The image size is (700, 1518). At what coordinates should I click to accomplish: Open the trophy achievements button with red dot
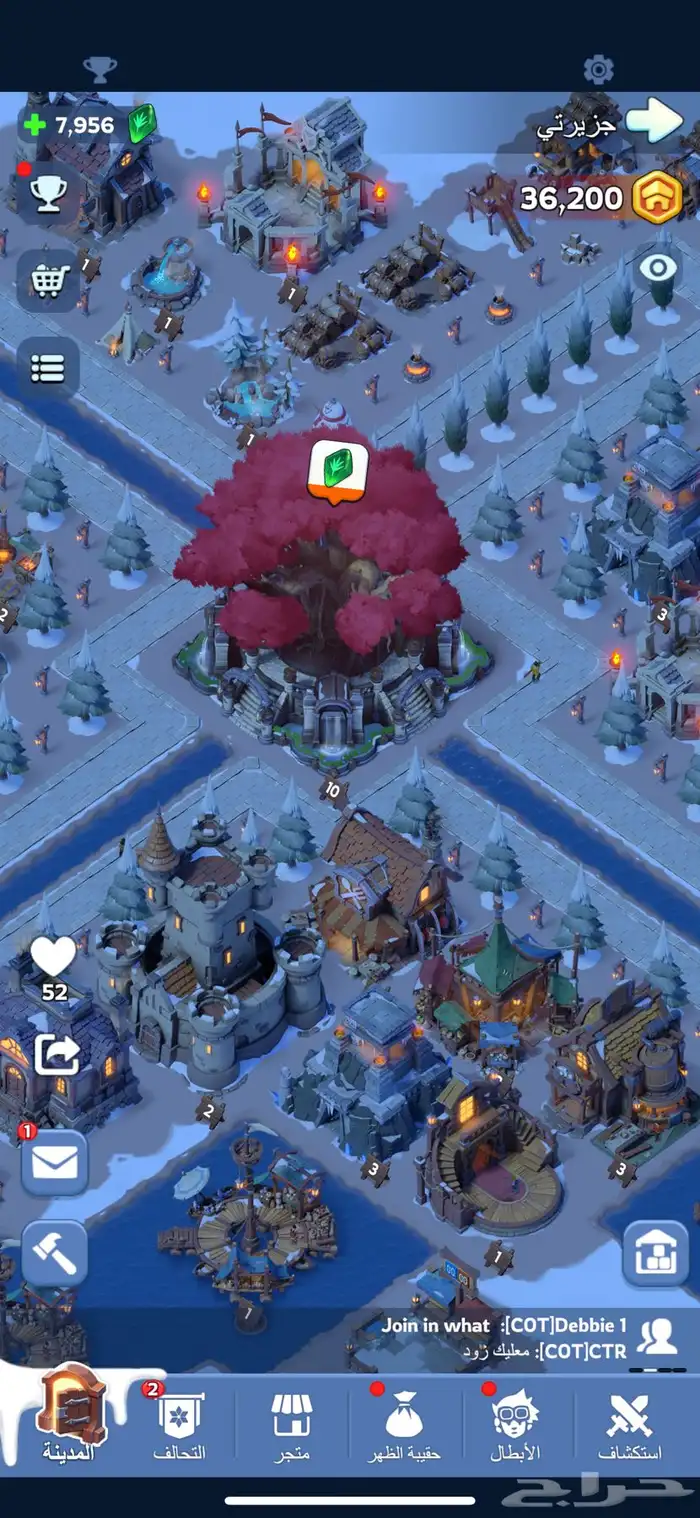coord(48,195)
